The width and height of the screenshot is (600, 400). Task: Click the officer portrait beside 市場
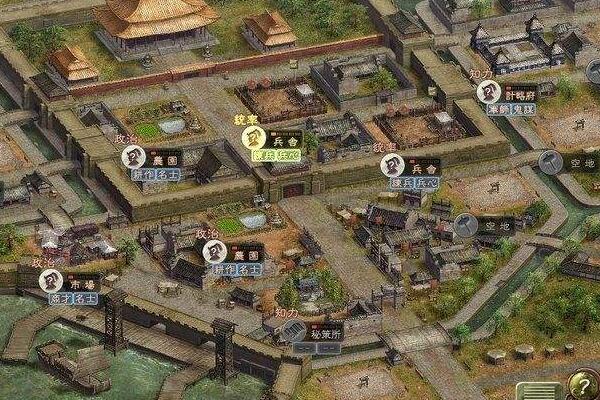point(51,282)
